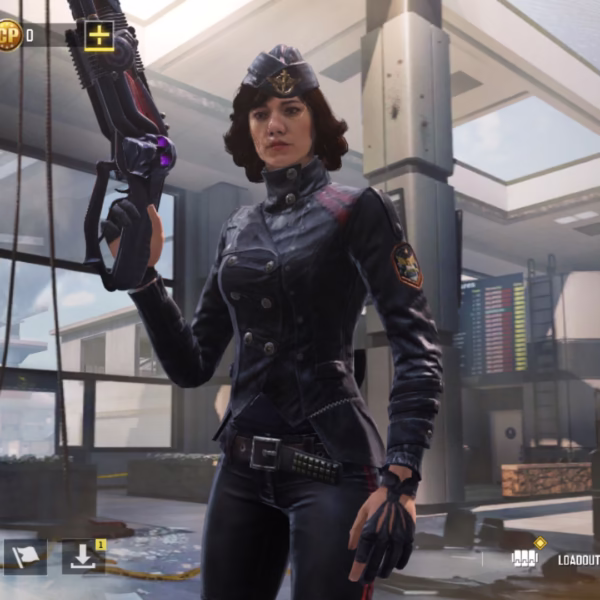The width and height of the screenshot is (600, 600).
Task: Click the white flag icon button
Action: point(25,557)
